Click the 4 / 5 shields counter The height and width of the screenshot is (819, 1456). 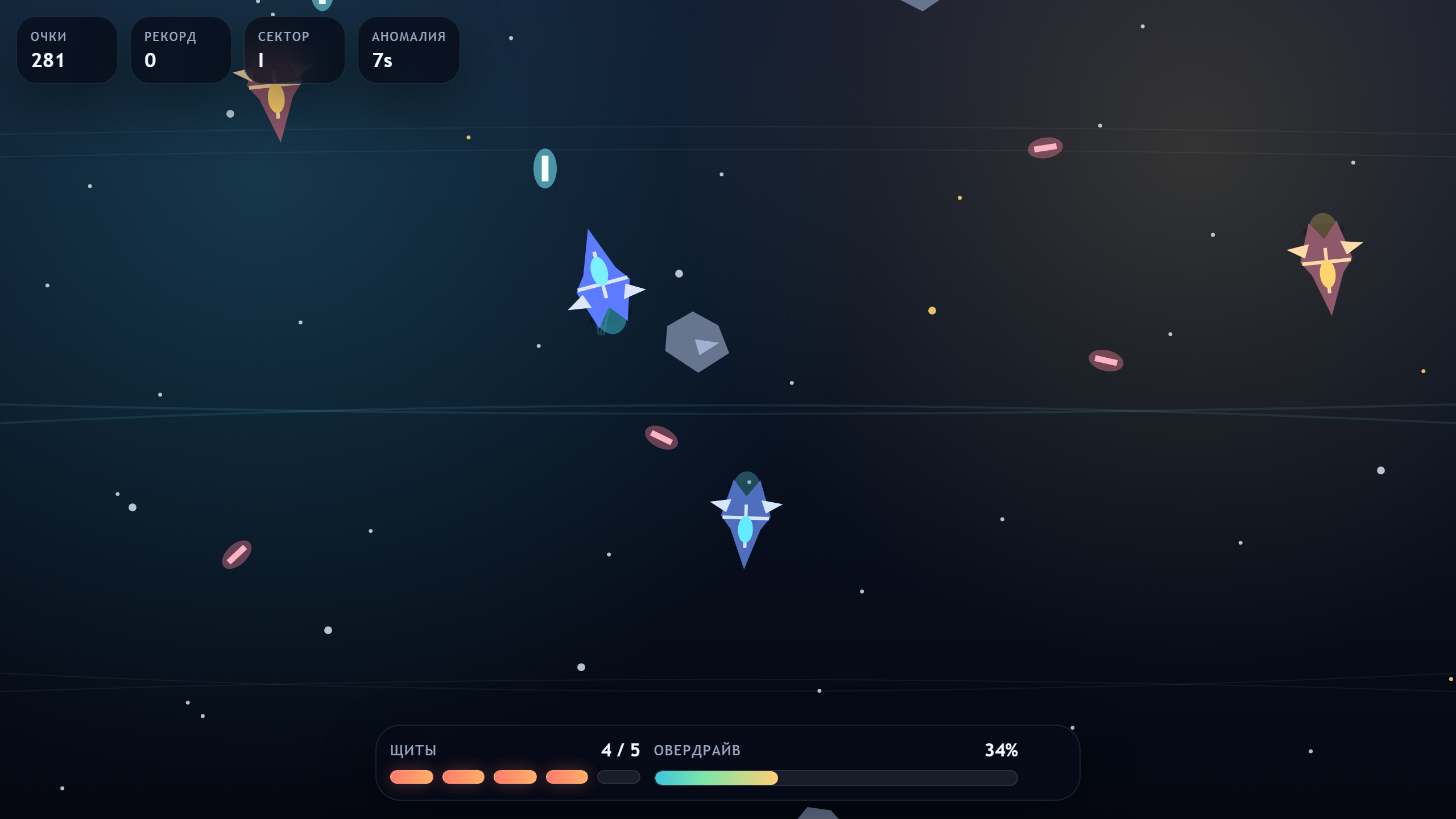[621, 750]
